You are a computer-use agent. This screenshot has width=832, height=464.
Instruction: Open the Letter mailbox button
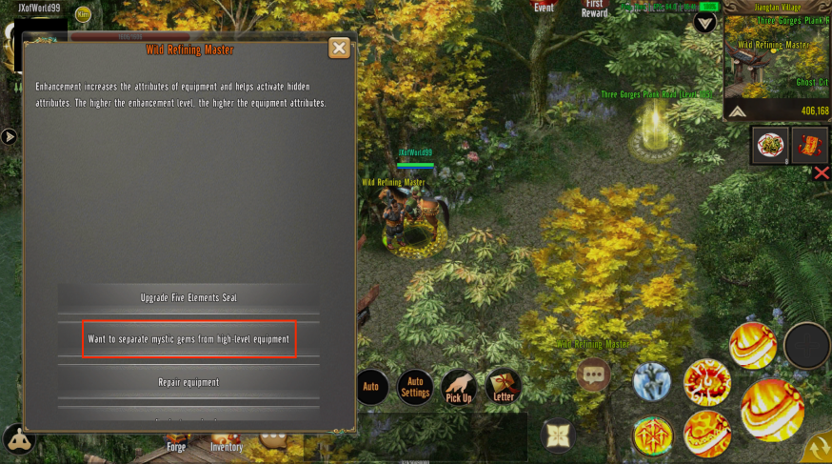504,386
